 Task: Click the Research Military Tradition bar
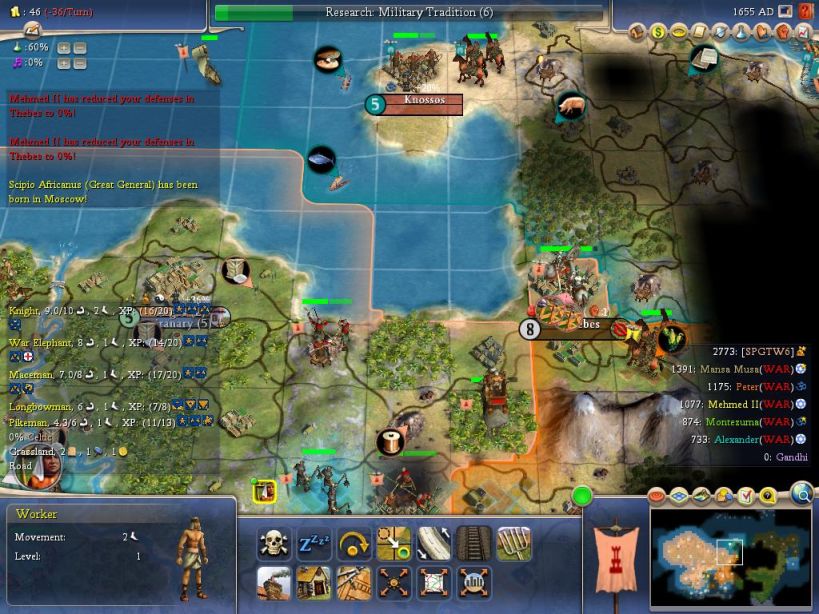[409, 13]
